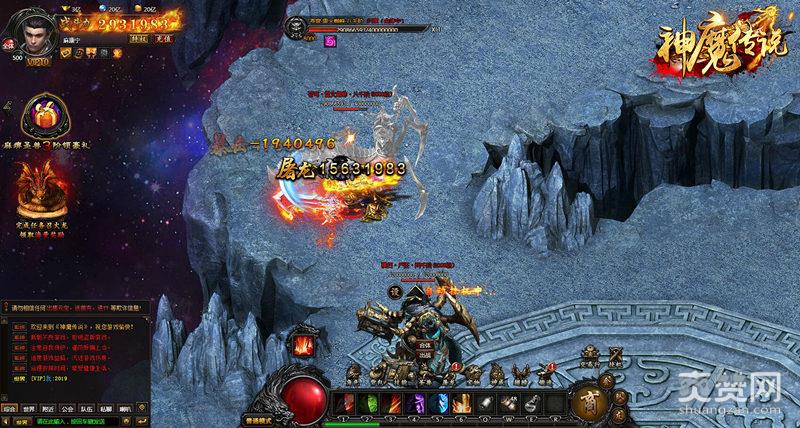800x428 pixels.
Task: Use the purple skill in hotbar slot 4
Action: pos(417,402)
